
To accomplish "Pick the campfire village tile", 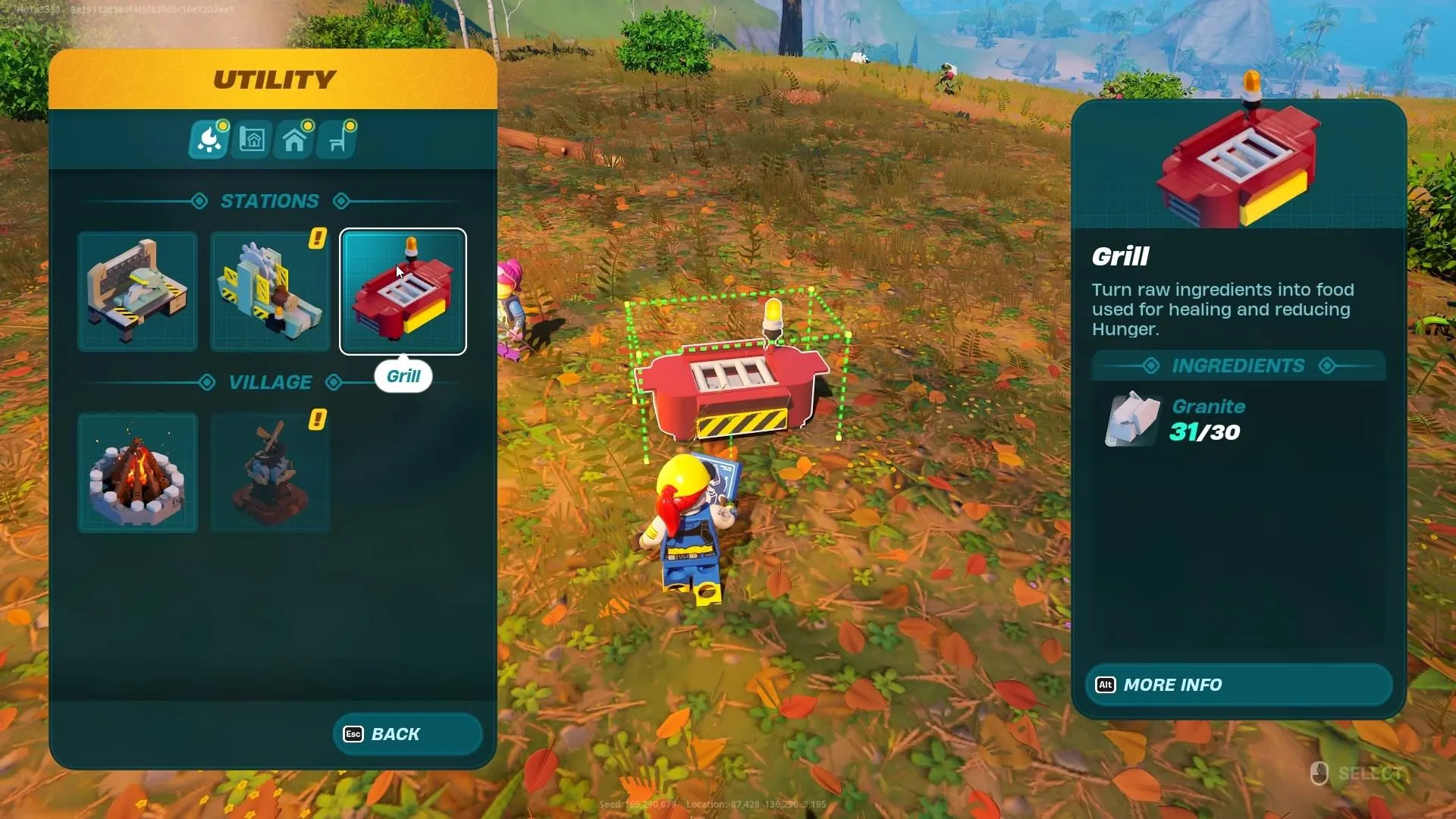I will click(x=137, y=472).
